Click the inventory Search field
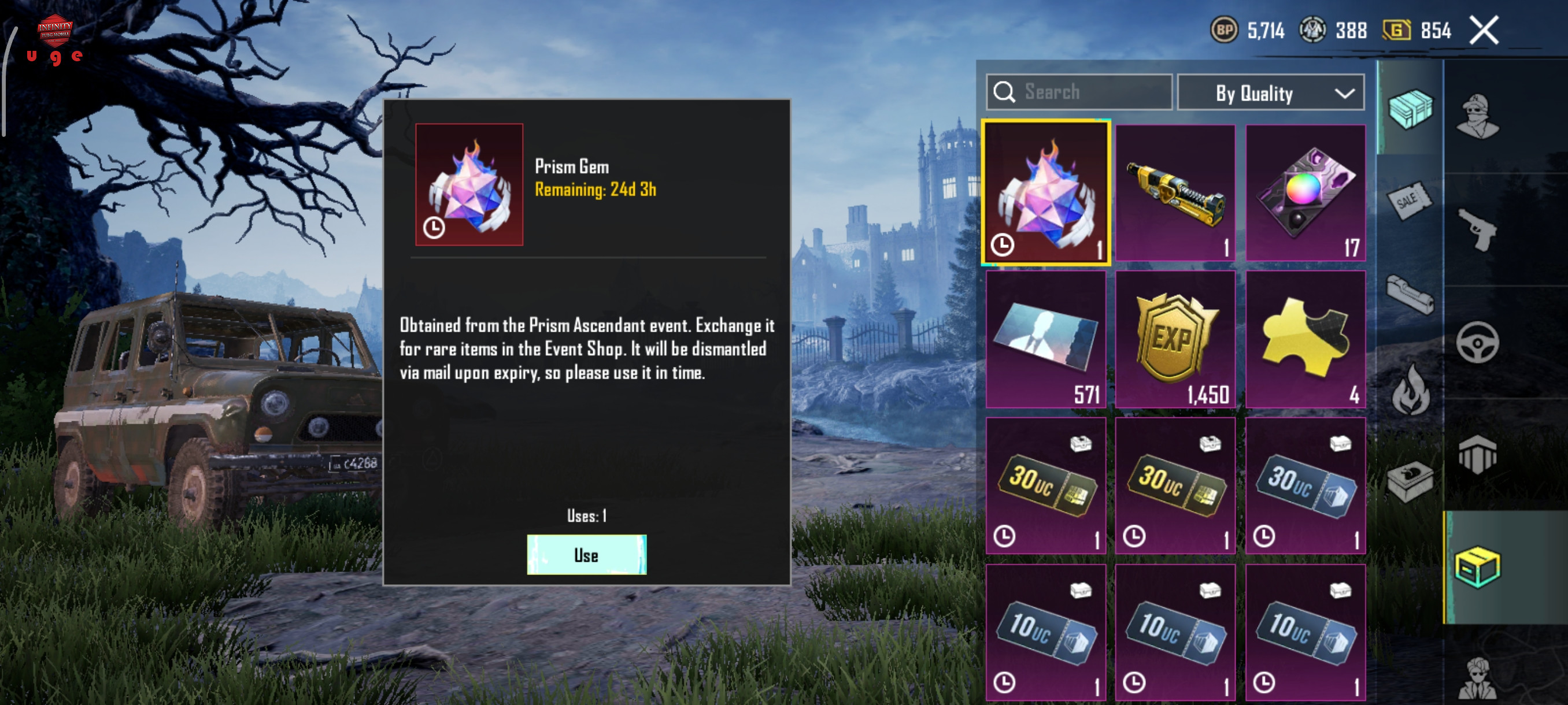The width and height of the screenshot is (1568, 705). tap(1079, 92)
